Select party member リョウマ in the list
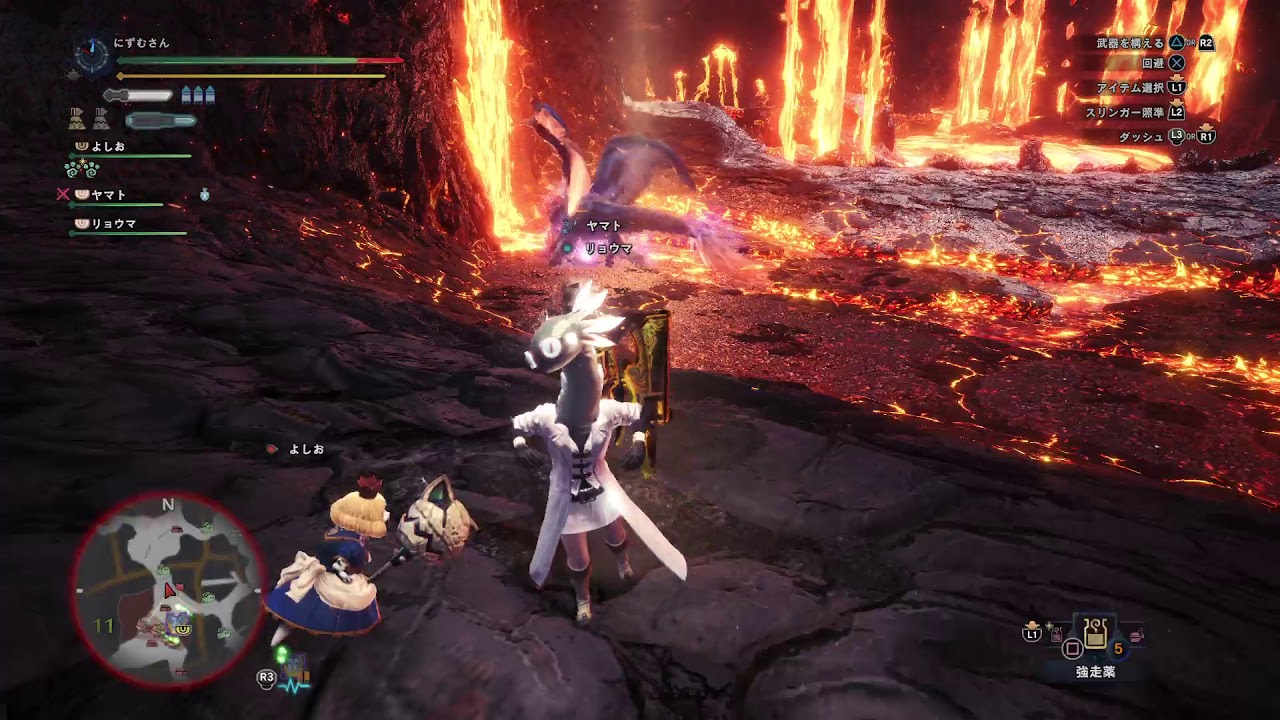 click(113, 224)
